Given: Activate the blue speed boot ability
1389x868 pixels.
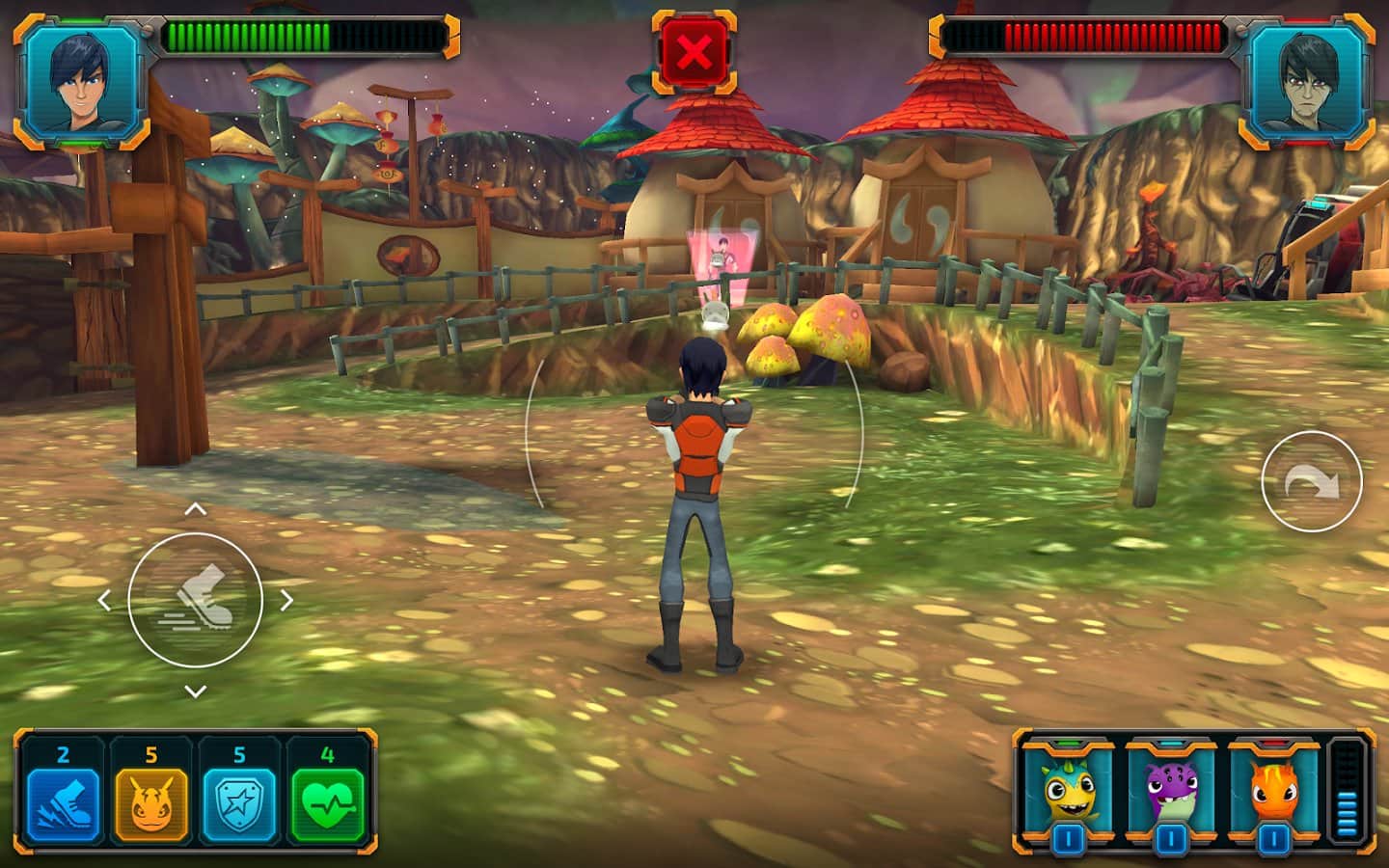Looking at the screenshot, I should [63, 804].
